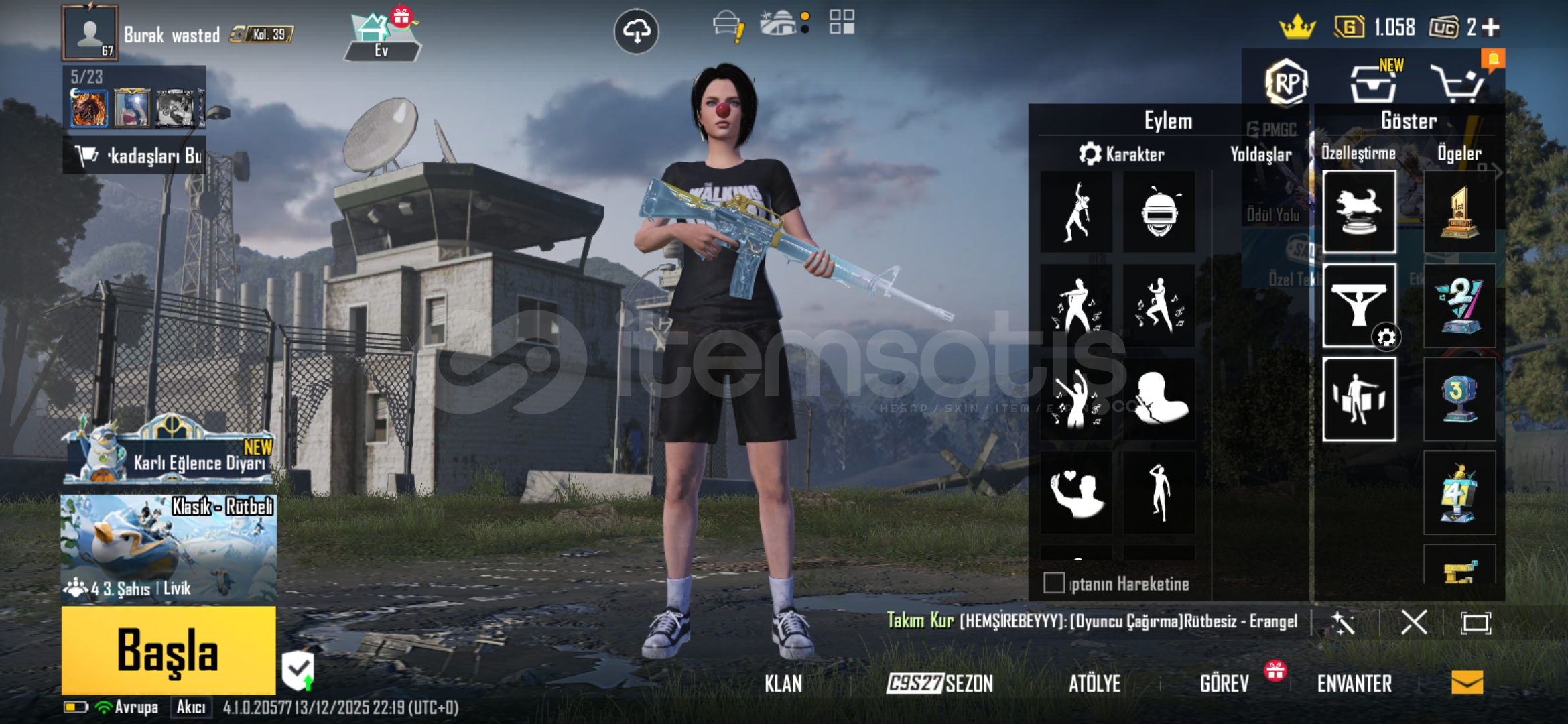Add UC with the plus button
The image size is (1568, 724).
click(1491, 27)
